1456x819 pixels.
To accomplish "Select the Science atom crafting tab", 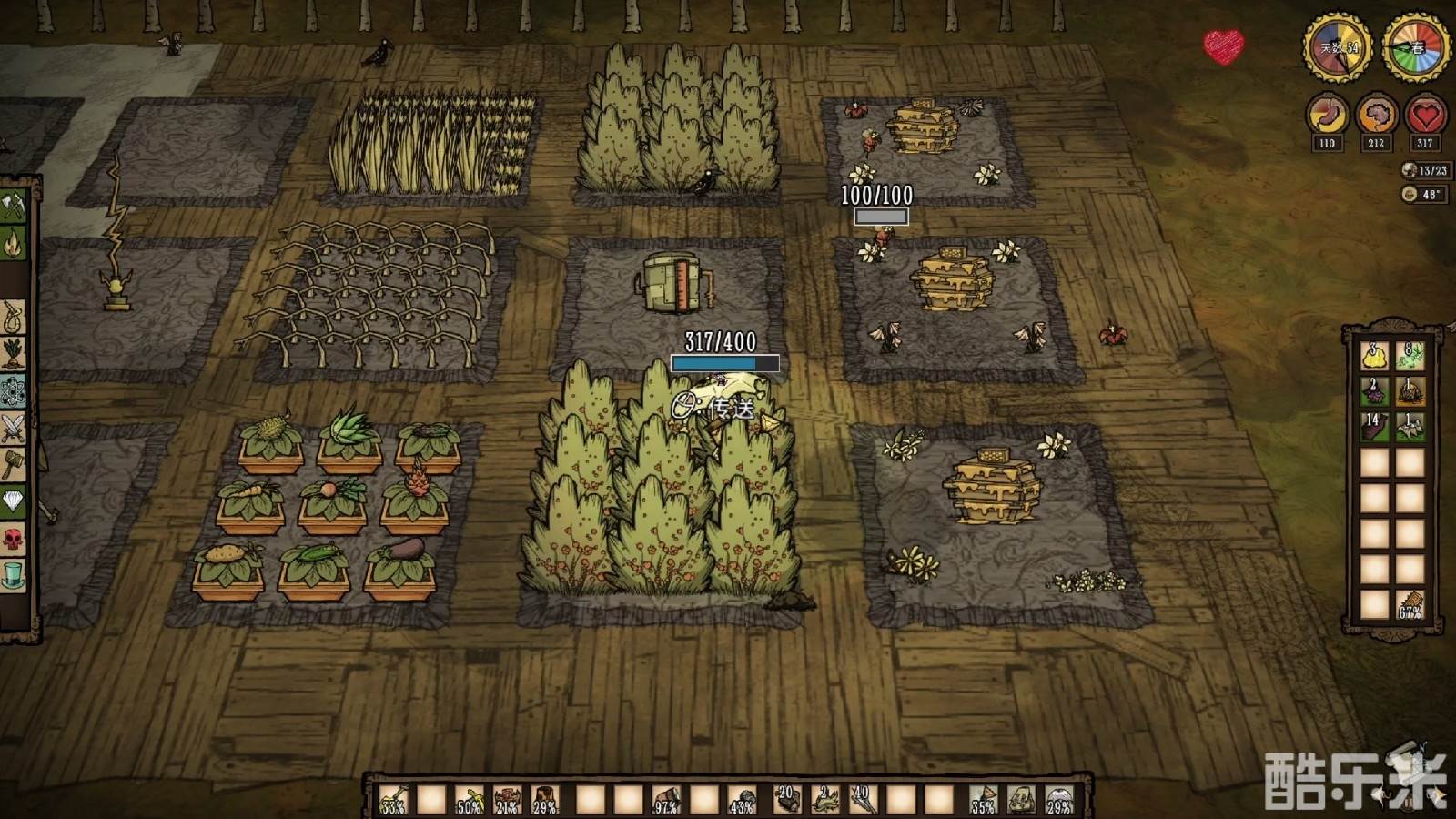I will coord(13,391).
